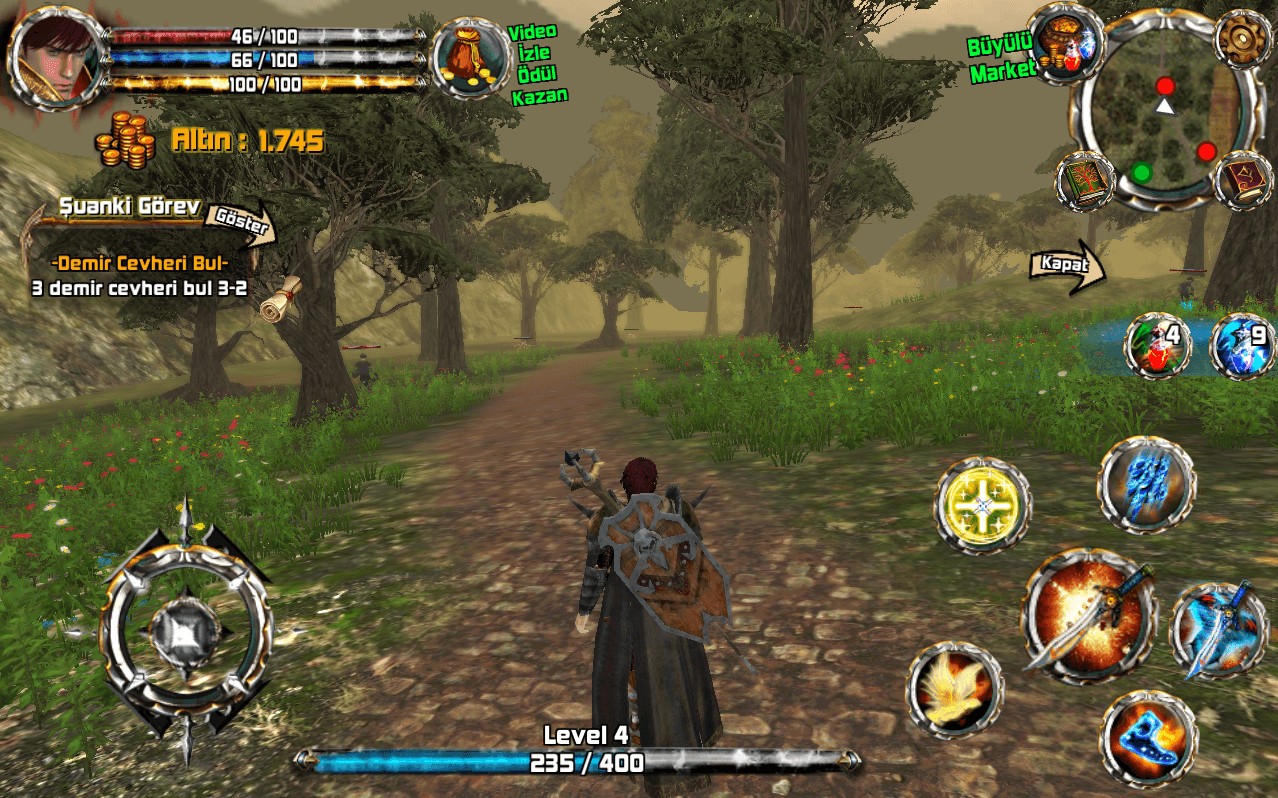
Task: Open settings with the gear icon
Action: tap(1242, 37)
